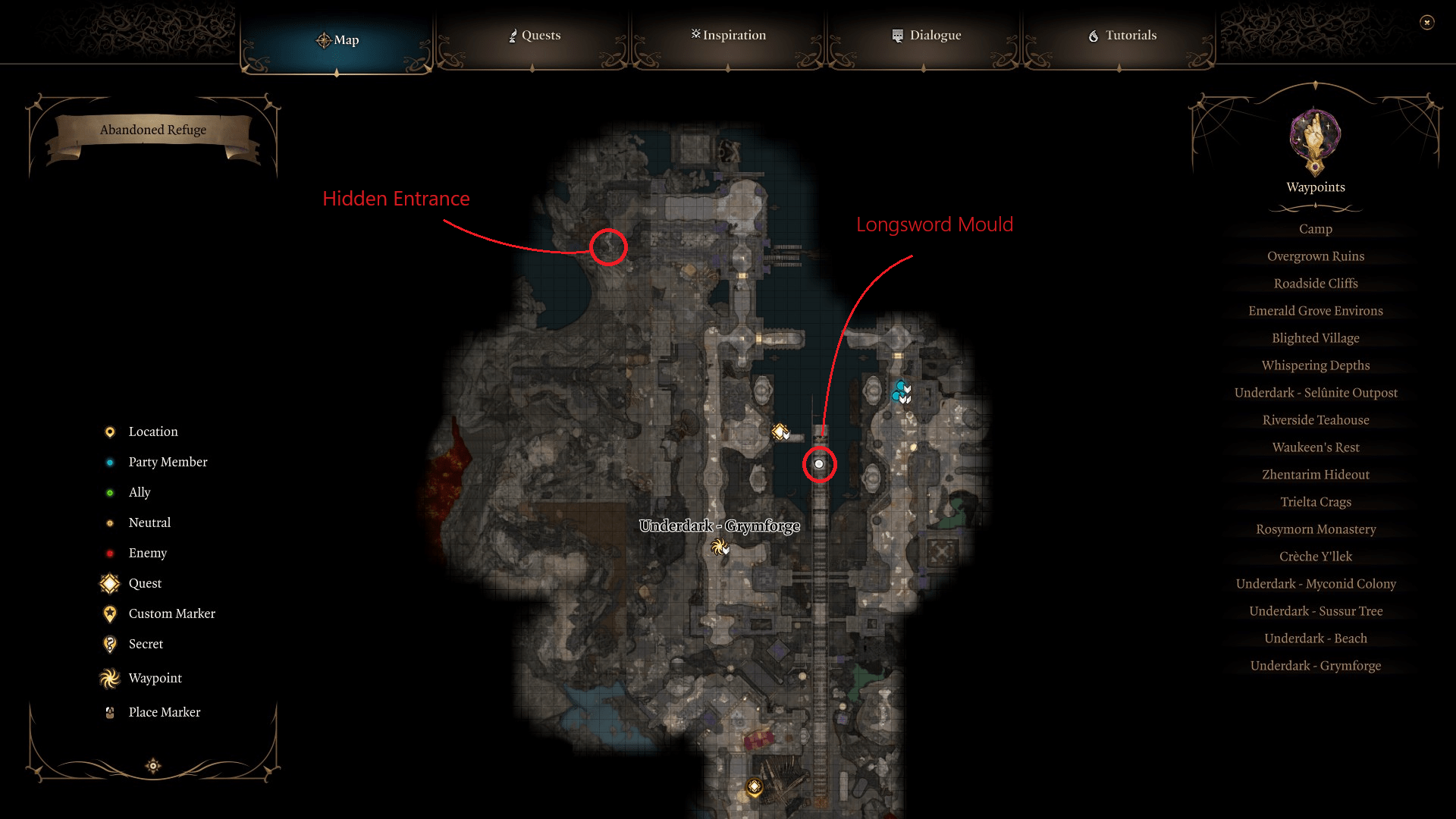This screenshot has height=819, width=1456.
Task: Expand the Abandoned Refuge banner heading
Action: click(x=152, y=130)
